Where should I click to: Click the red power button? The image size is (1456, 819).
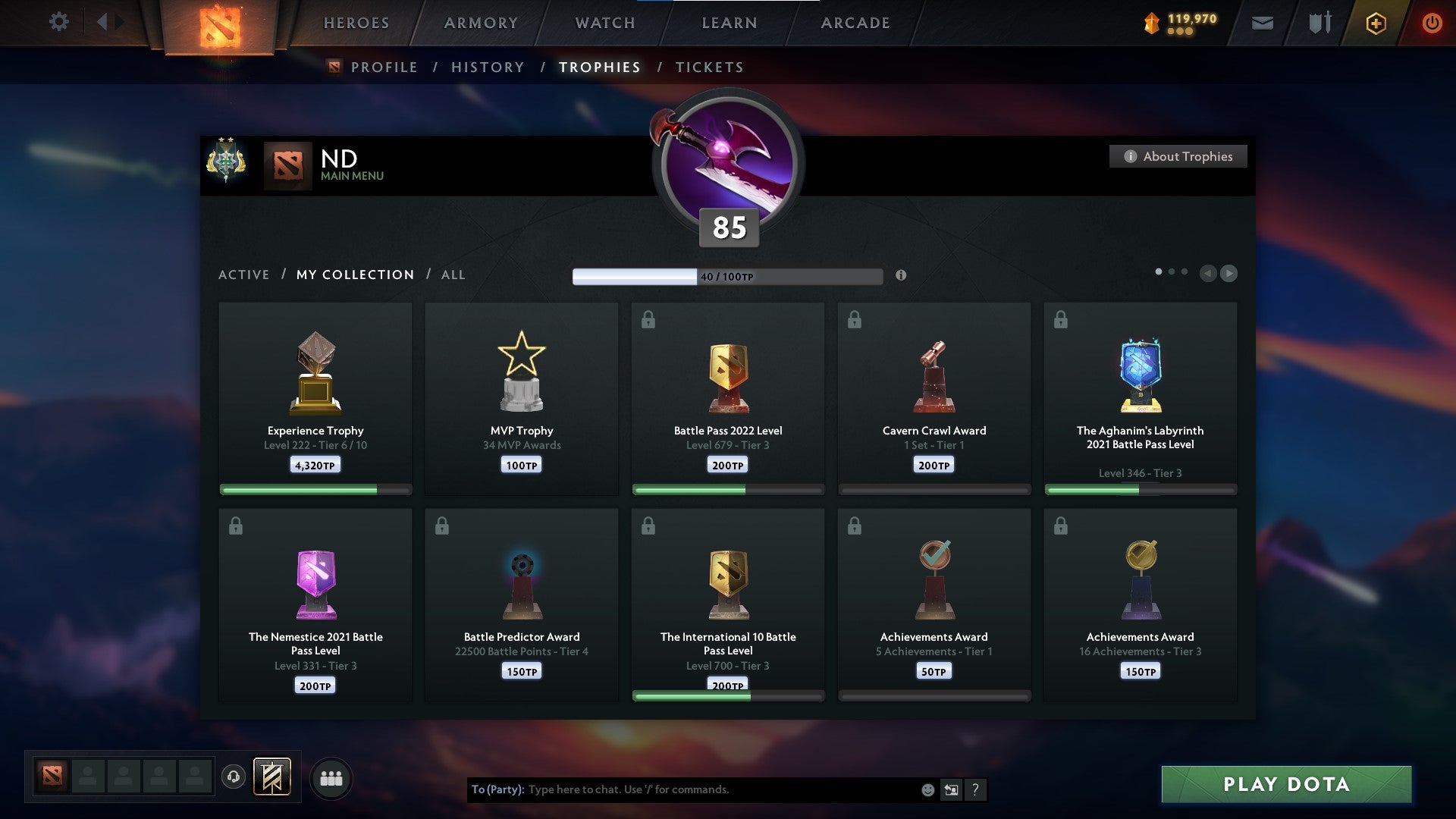pos(1432,23)
